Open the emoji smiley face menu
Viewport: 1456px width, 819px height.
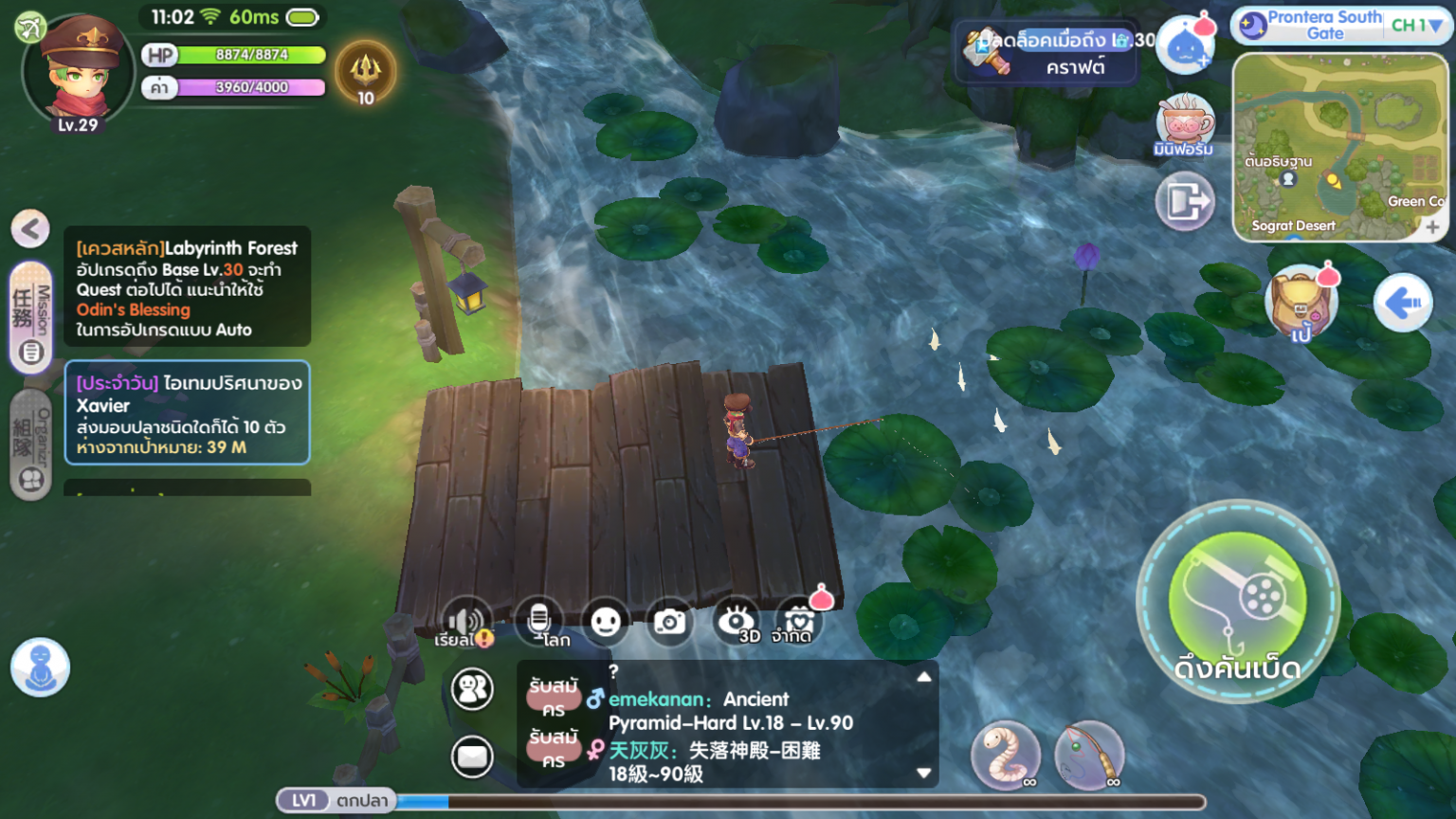[x=606, y=622]
